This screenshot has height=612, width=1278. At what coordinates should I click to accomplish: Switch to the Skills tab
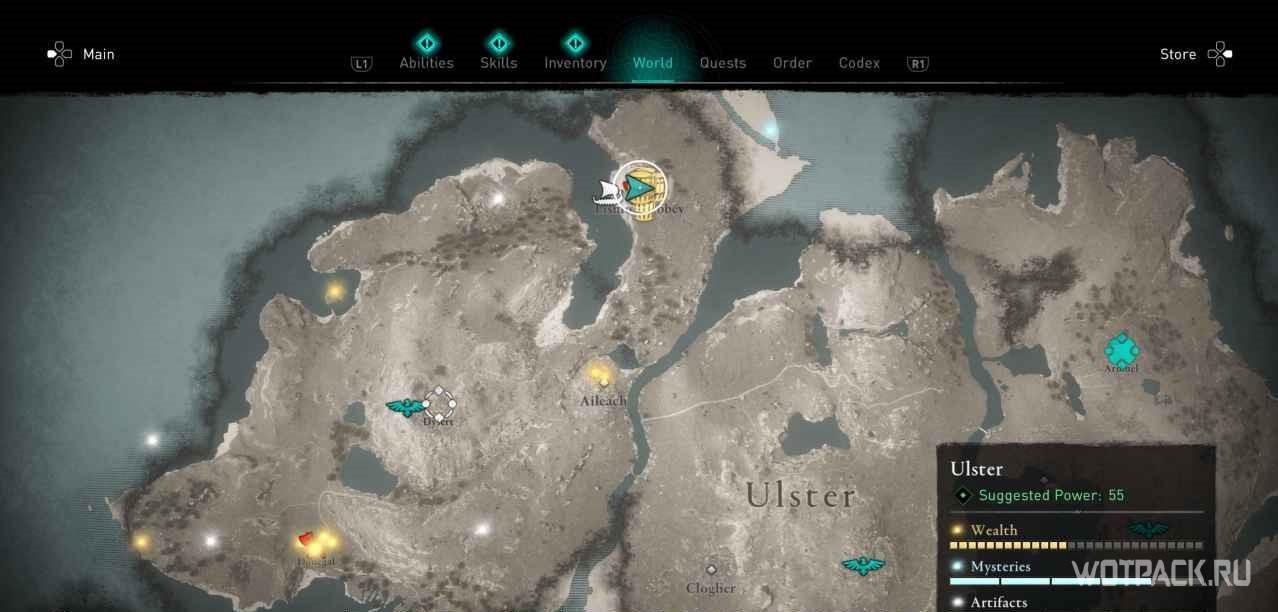[498, 62]
